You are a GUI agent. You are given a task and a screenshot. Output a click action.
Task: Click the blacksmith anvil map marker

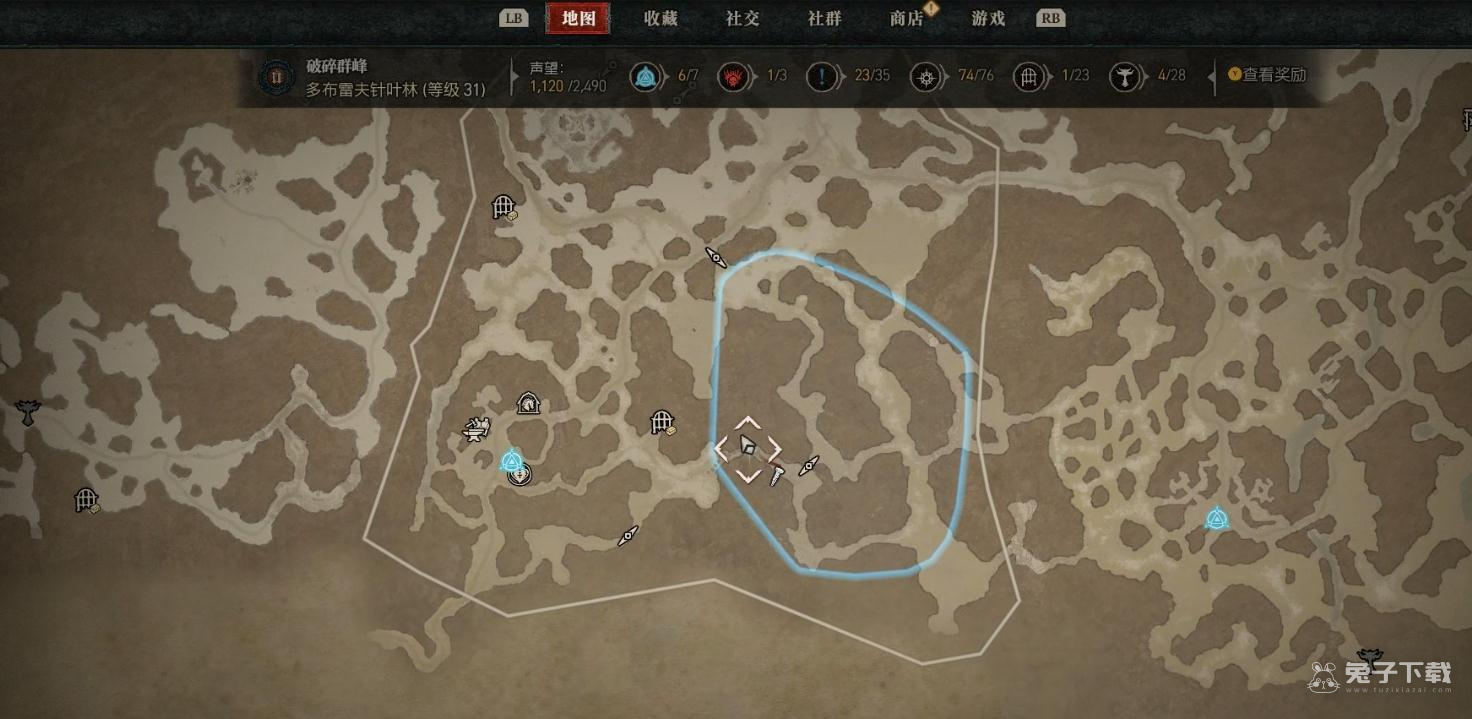pos(476,430)
